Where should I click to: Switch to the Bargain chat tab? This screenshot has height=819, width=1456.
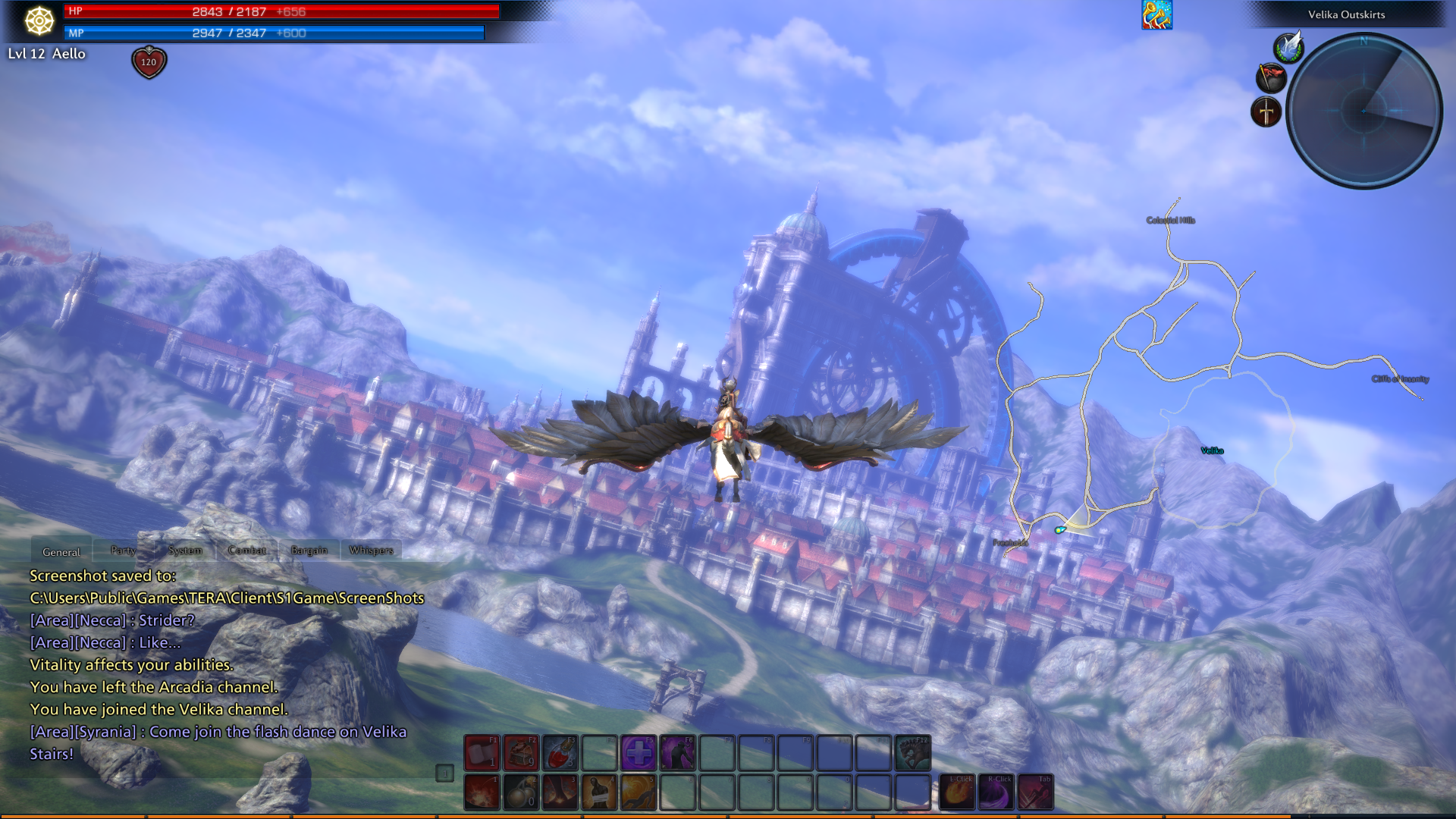click(x=309, y=551)
